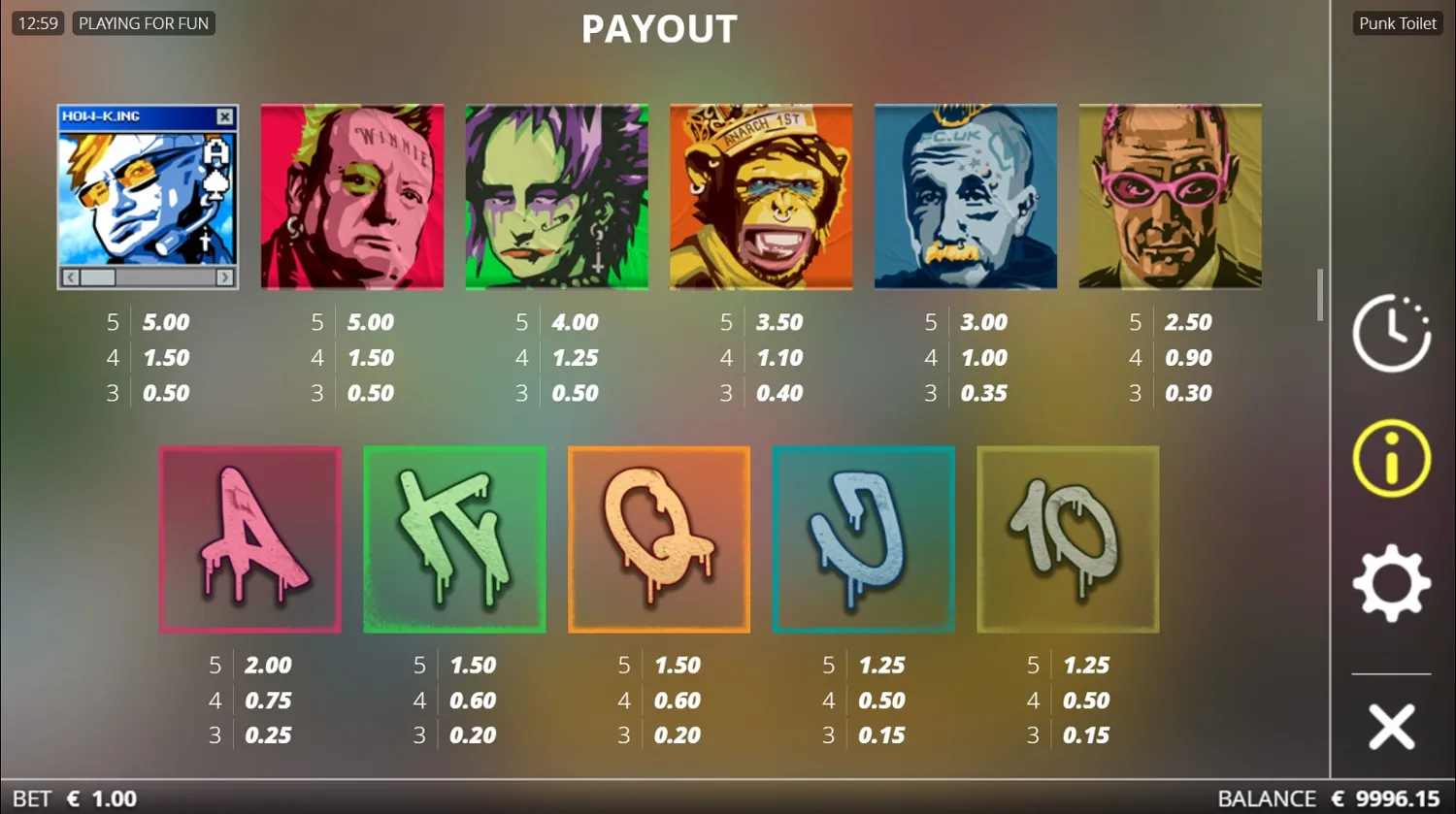This screenshot has width=1456, height=814.
Task: Select the graffiti 10 symbol
Action: [1067, 538]
